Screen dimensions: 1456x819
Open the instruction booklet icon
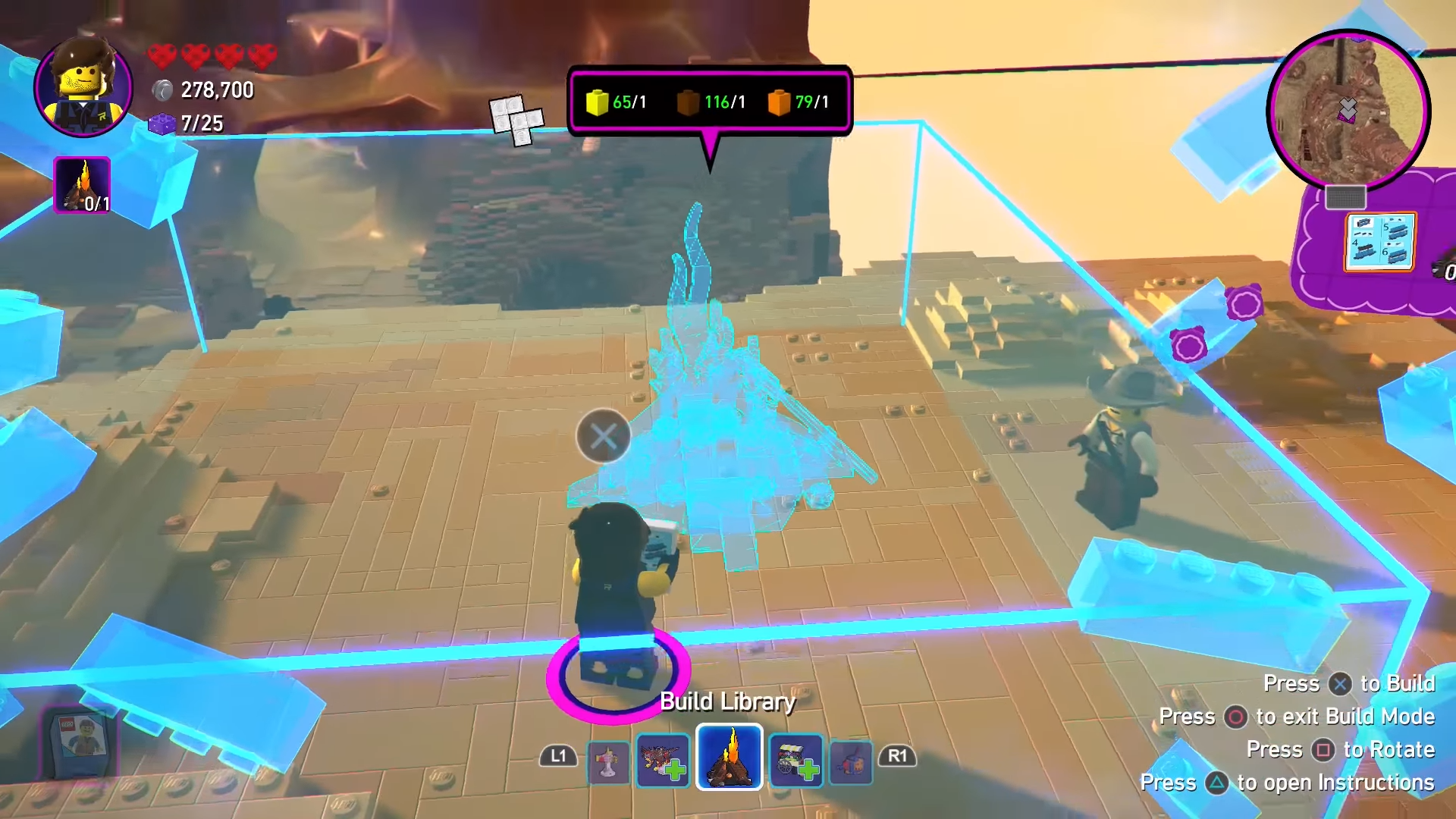1379,242
